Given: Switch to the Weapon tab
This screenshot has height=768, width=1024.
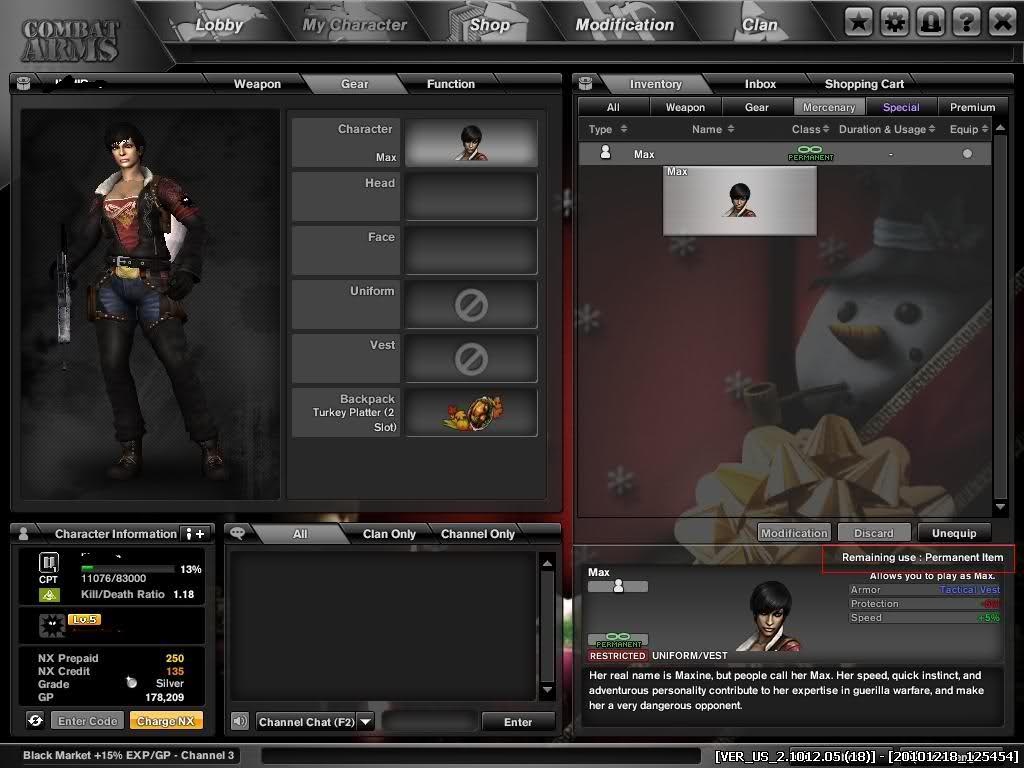Looking at the screenshot, I should pyautogui.click(x=257, y=84).
